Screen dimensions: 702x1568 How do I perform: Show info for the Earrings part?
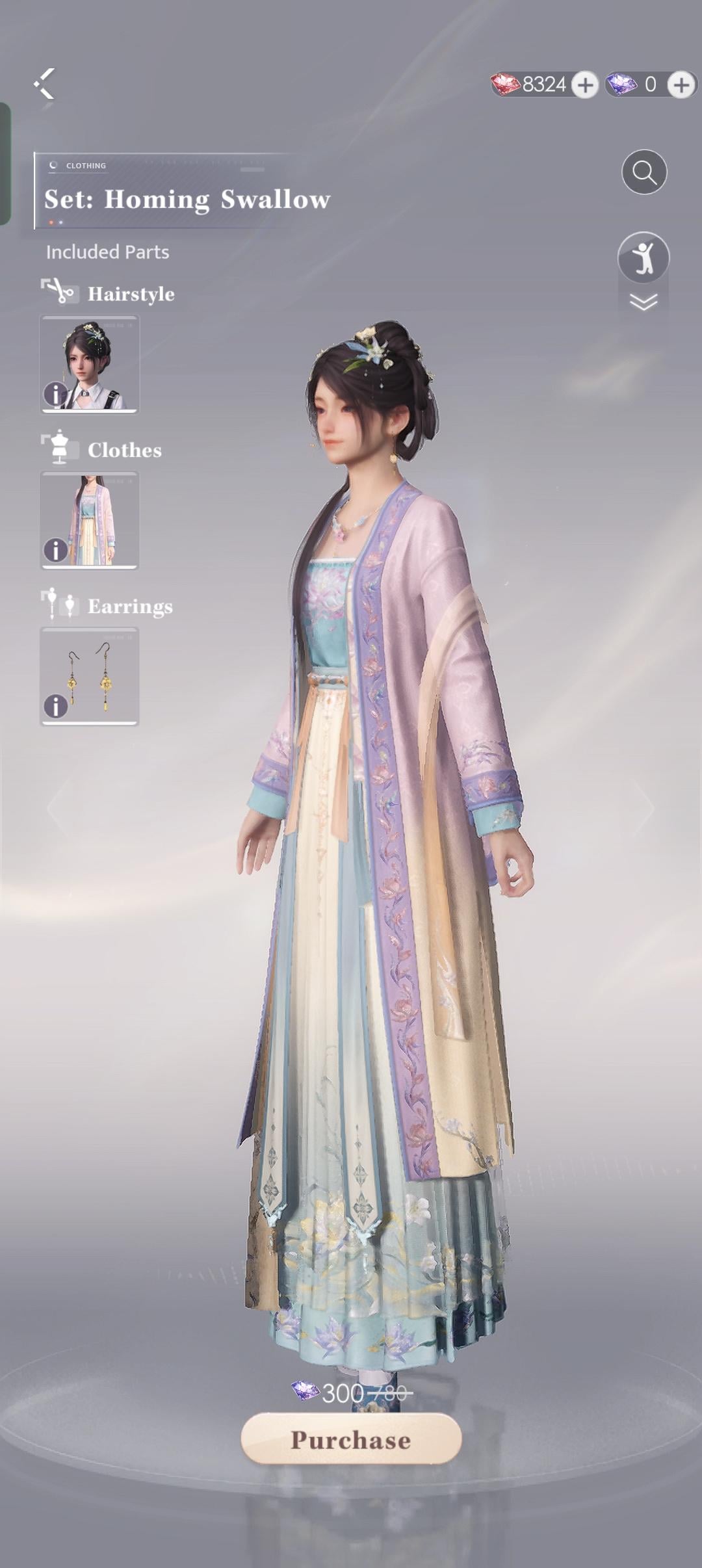(x=55, y=706)
